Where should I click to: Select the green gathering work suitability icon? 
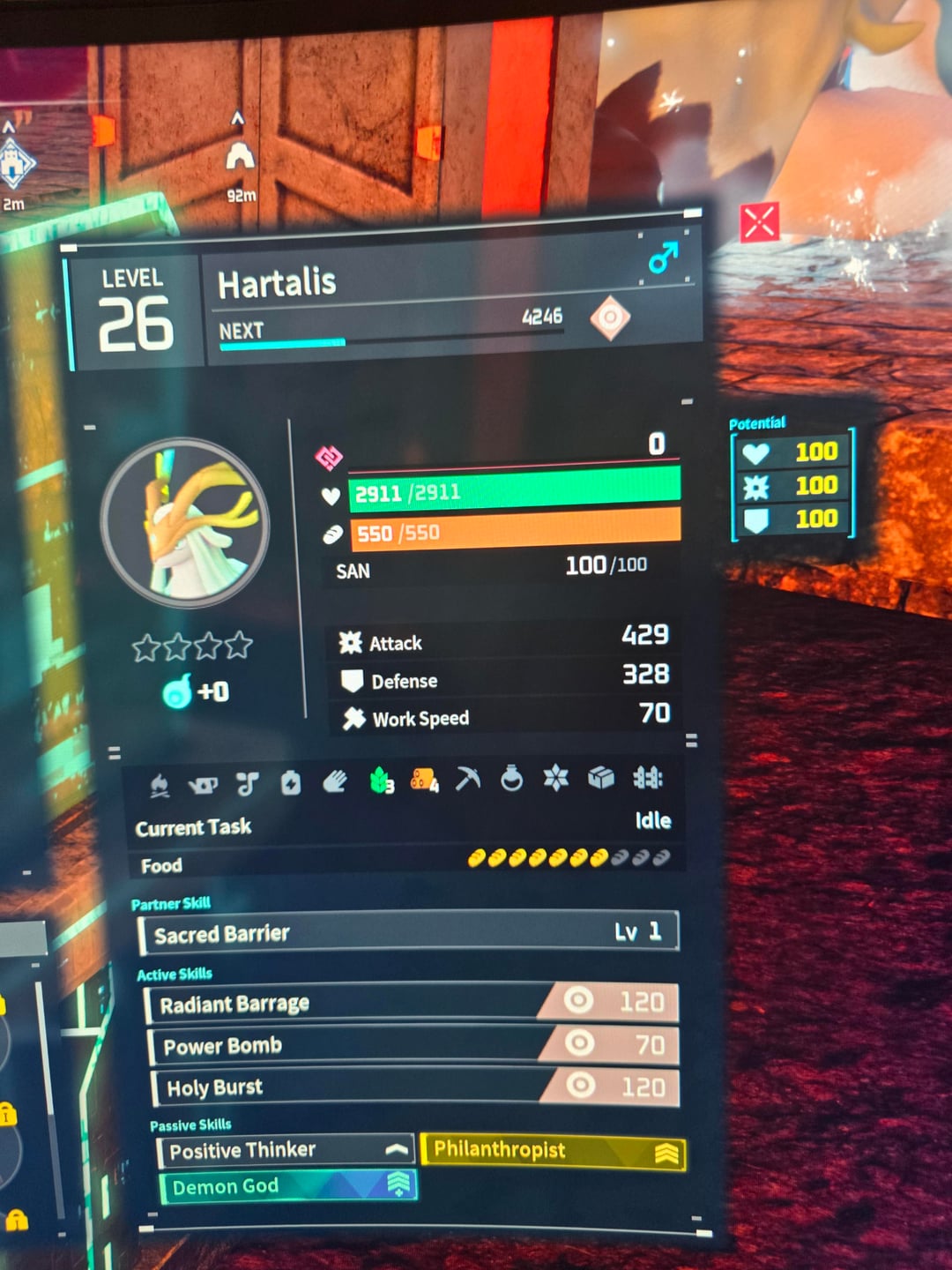tap(381, 781)
